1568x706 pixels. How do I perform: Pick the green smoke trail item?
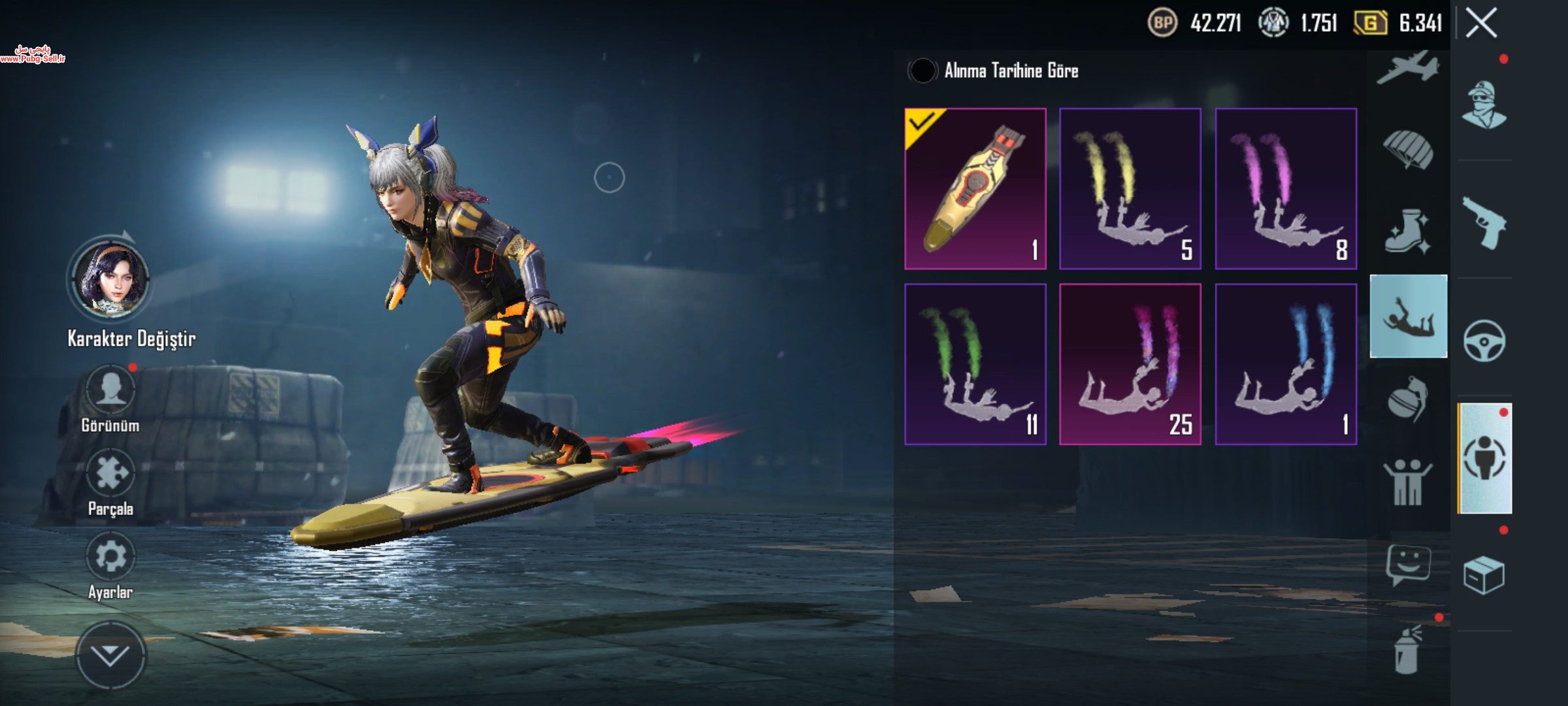(x=975, y=364)
